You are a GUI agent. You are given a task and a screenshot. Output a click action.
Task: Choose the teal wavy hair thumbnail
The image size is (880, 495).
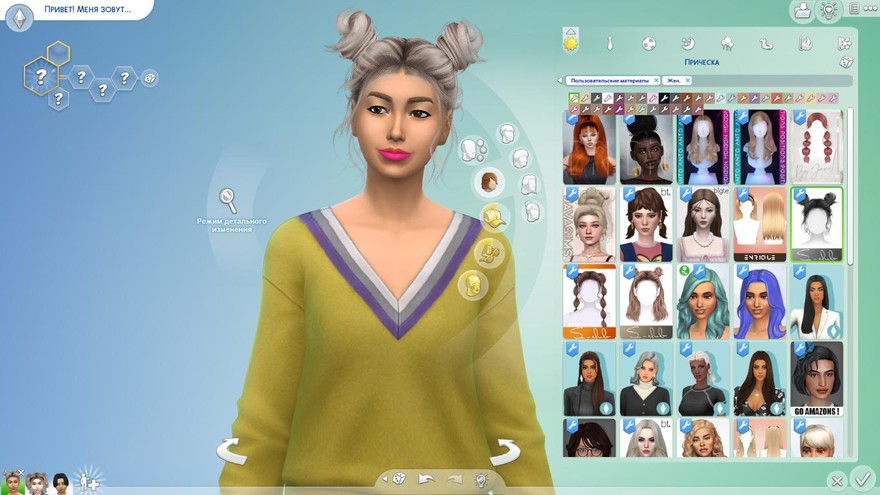pos(702,302)
